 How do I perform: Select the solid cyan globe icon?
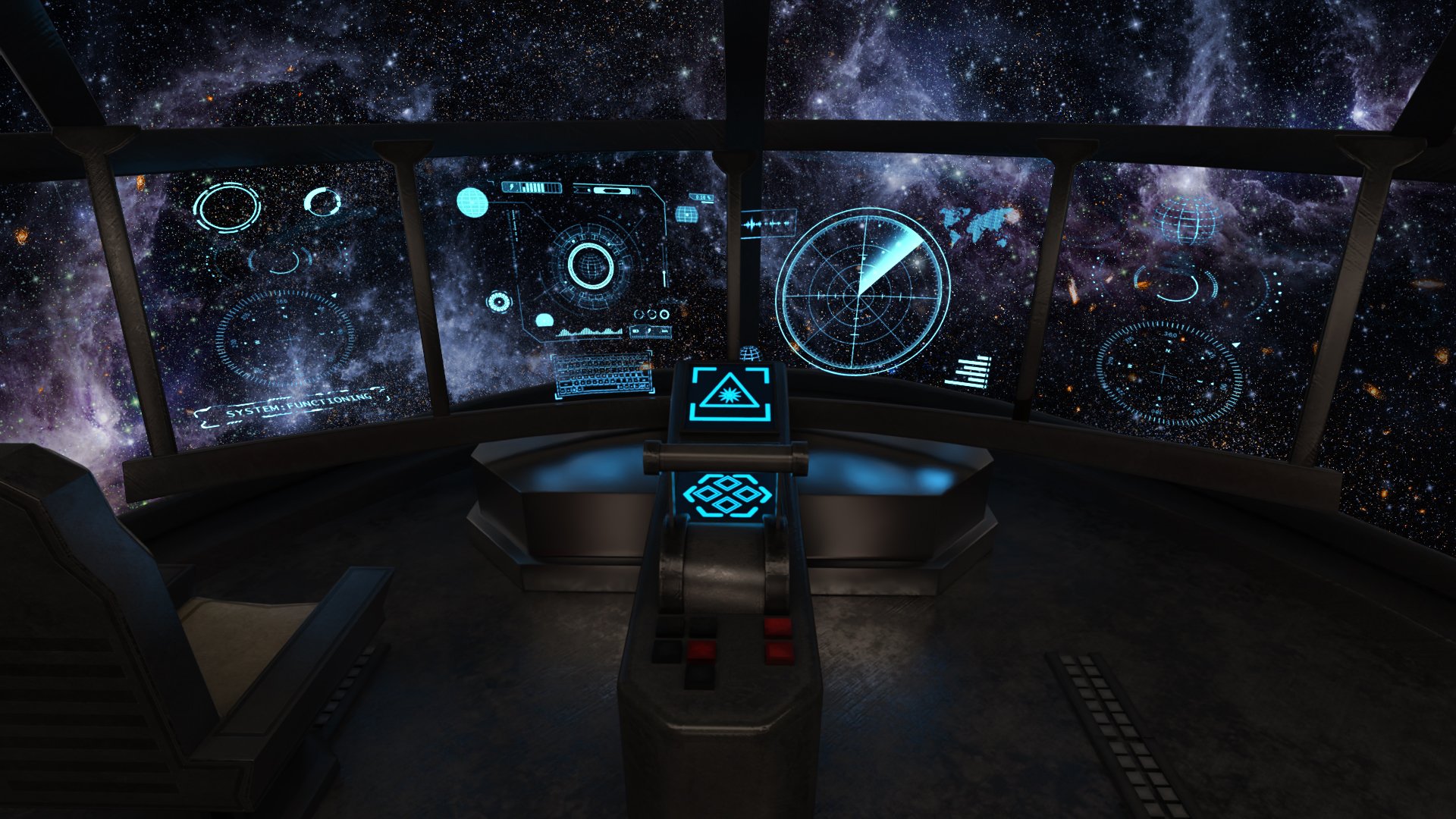pos(472,202)
